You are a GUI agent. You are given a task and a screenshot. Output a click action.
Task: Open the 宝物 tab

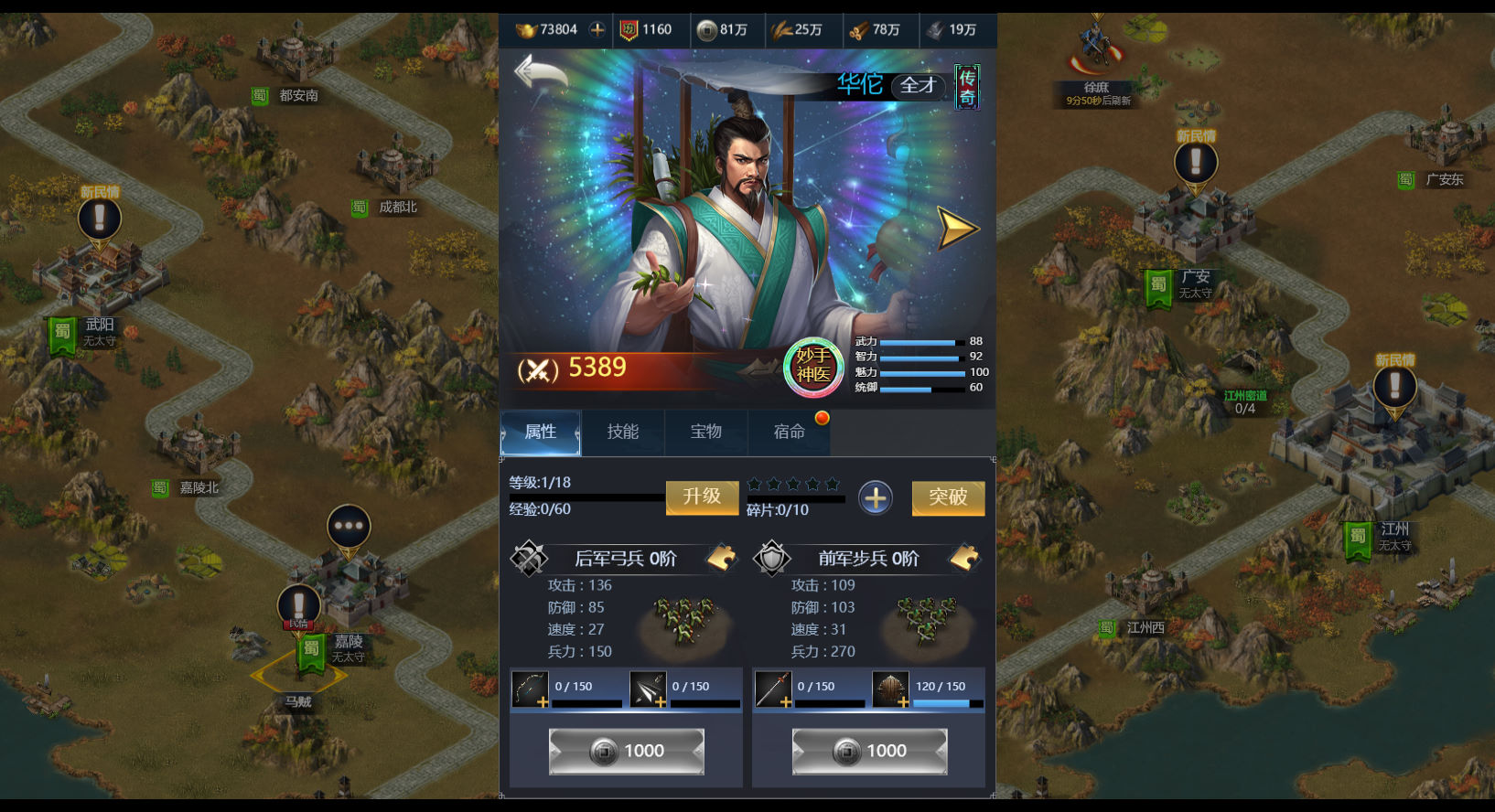[705, 432]
